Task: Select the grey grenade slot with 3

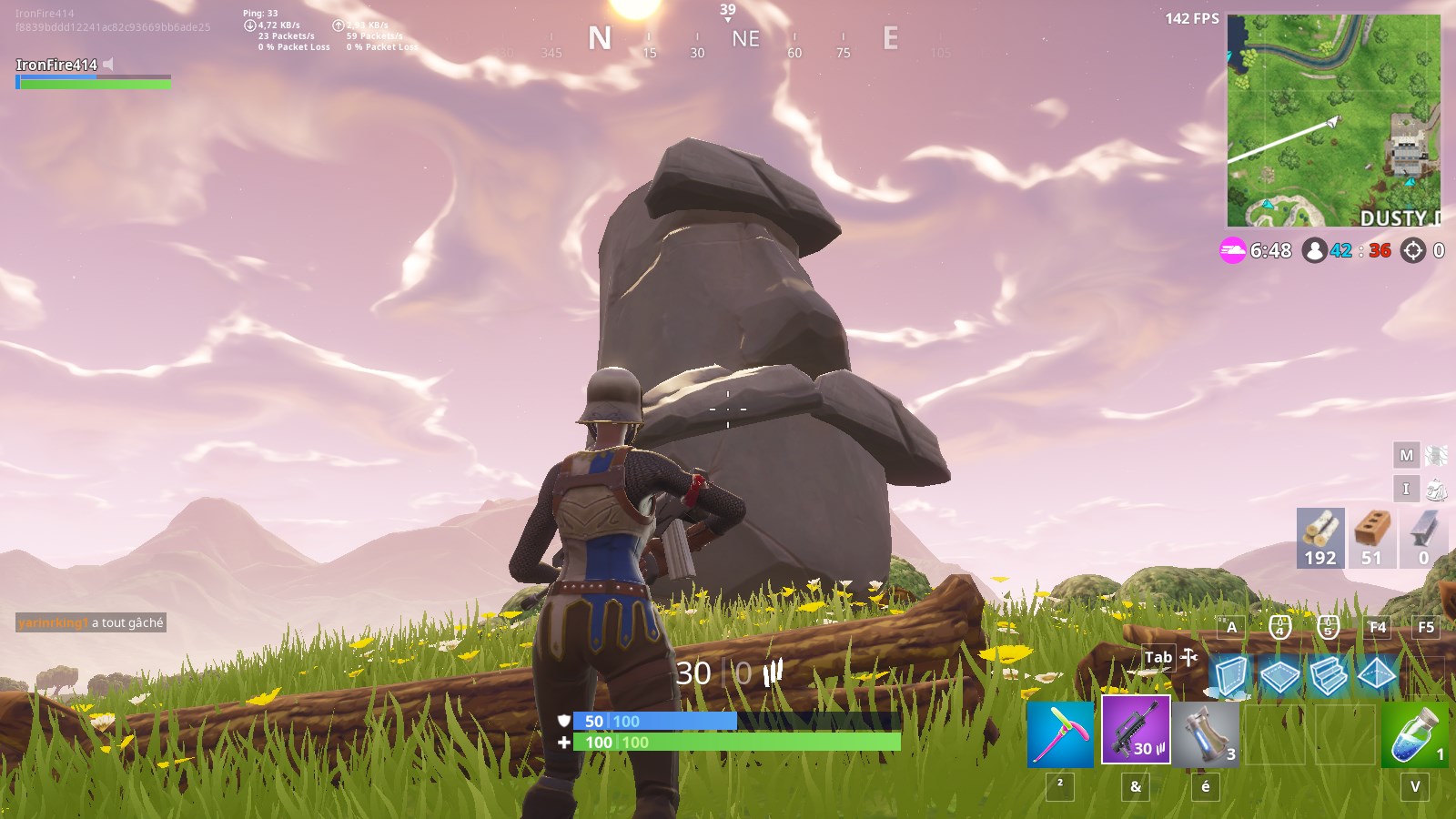Action: pos(1206,733)
